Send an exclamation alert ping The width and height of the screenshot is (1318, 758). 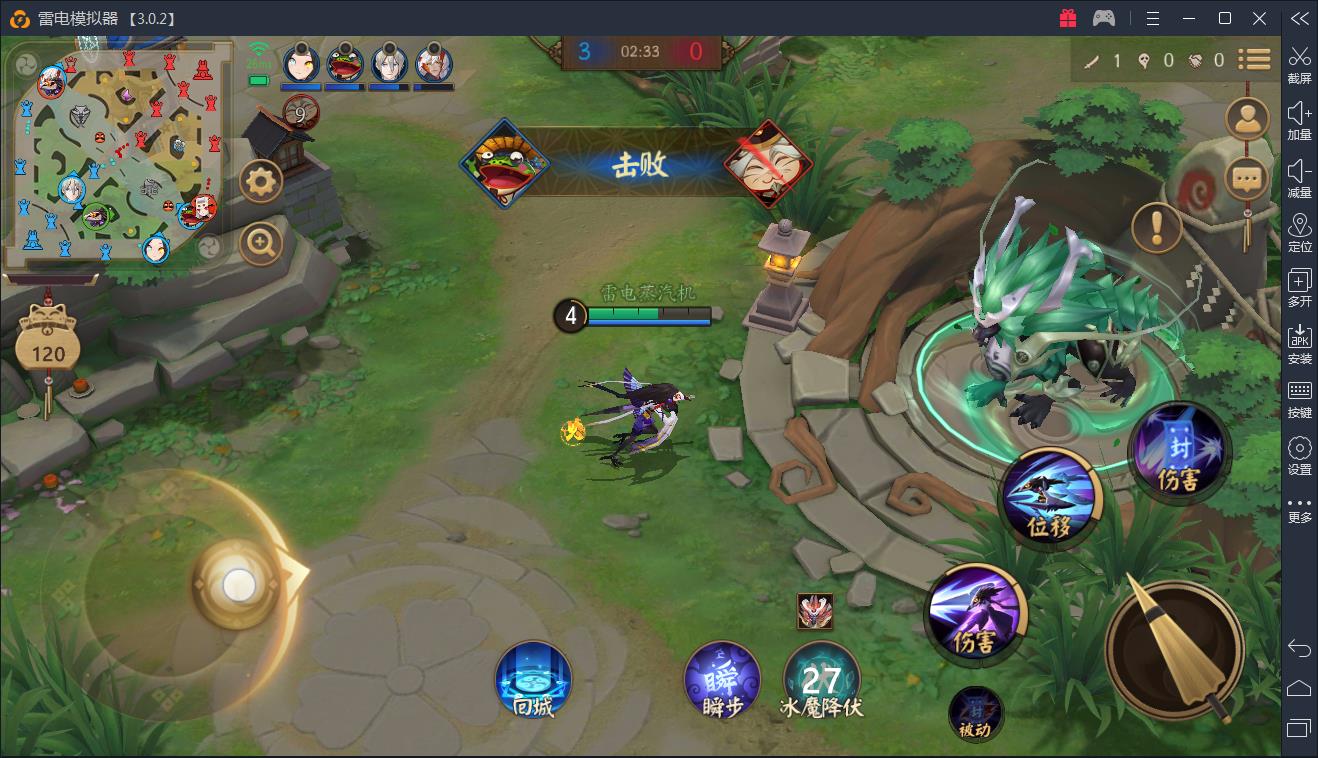(x=1157, y=228)
